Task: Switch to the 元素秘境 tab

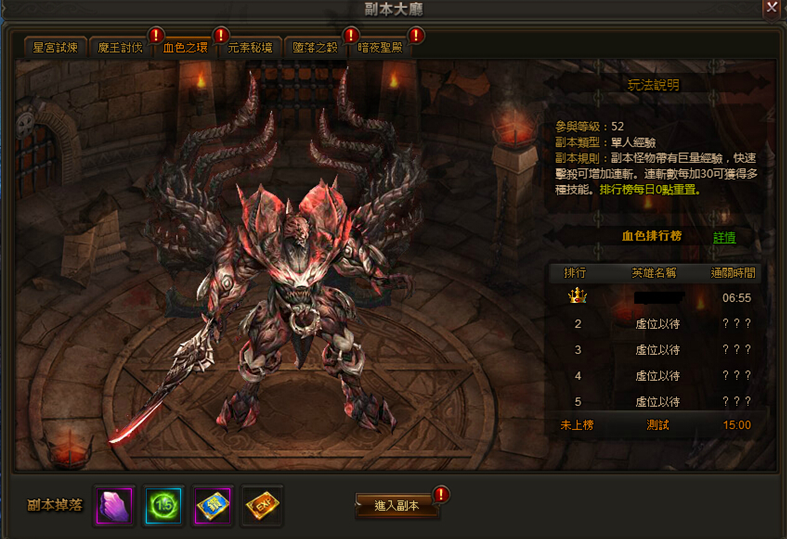Action: click(251, 47)
